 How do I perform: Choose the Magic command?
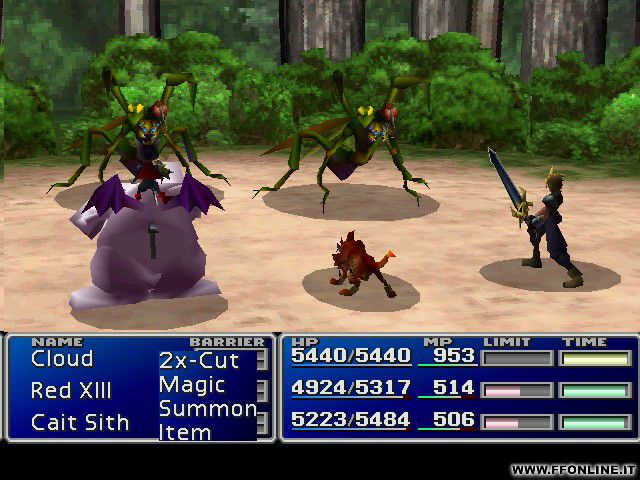point(192,385)
